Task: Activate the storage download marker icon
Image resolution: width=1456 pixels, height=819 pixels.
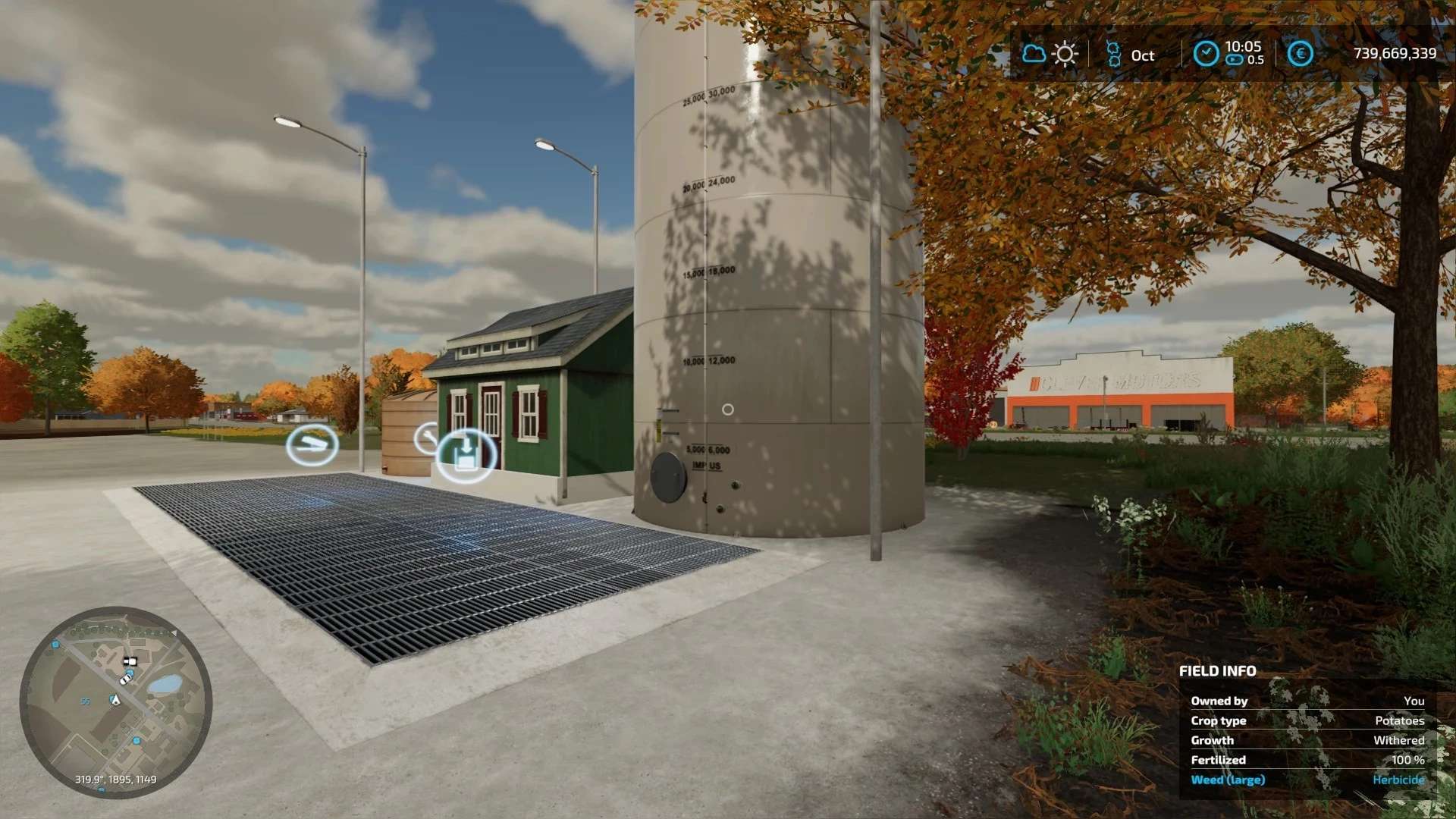Action: coord(466,455)
